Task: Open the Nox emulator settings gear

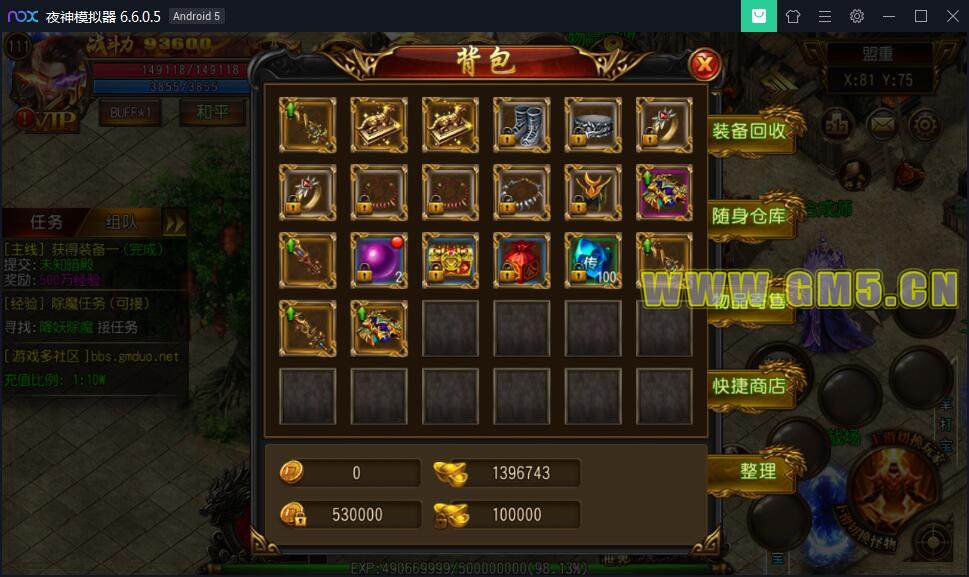Action: pyautogui.click(x=857, y=16)
